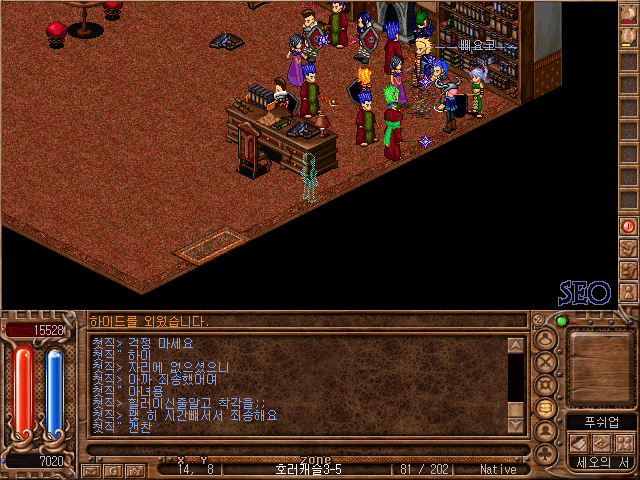The image size is (640, 480).
Task: Select top sidebar slot with red bar
Action: click(x=628, y=16)
